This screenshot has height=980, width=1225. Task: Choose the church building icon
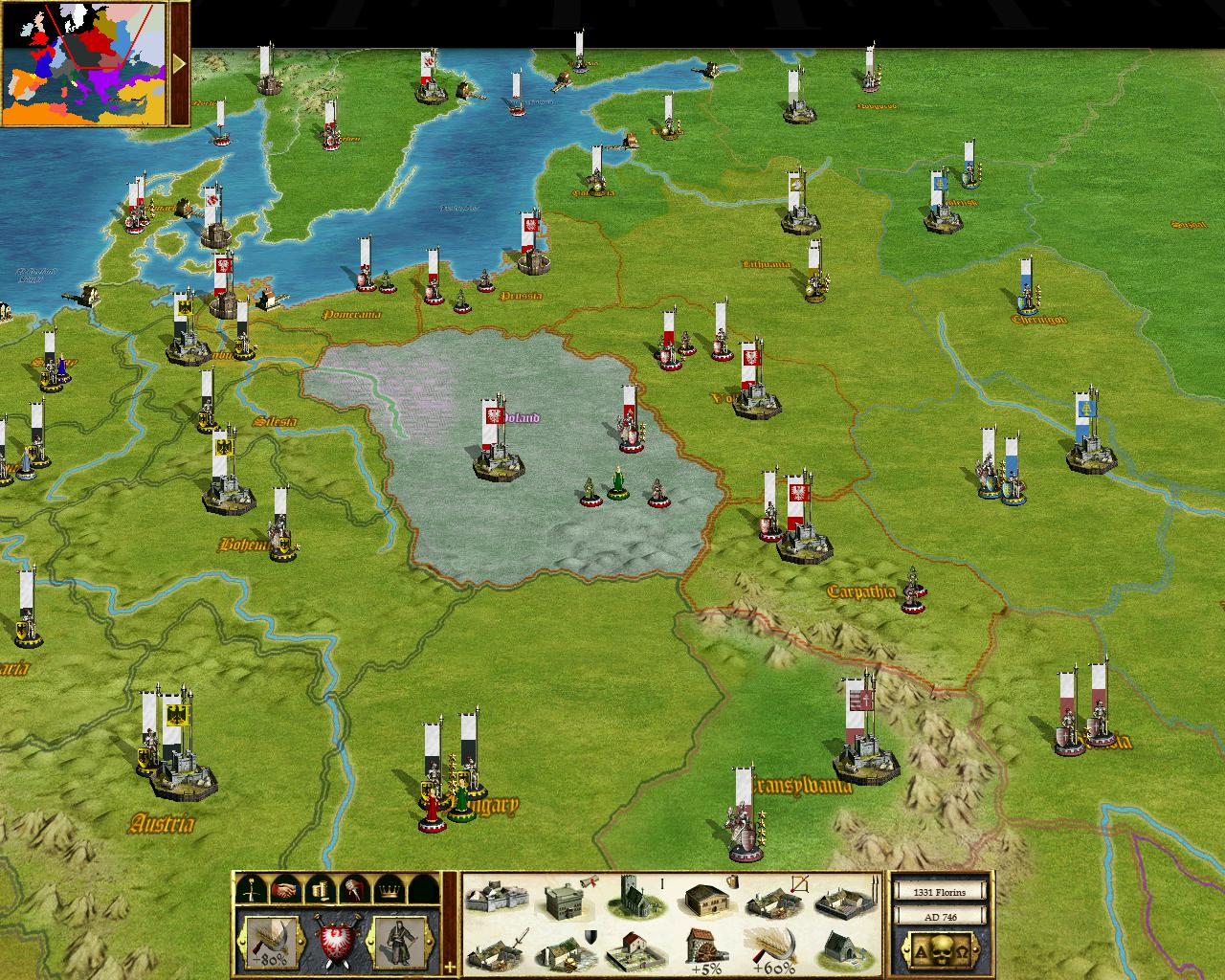coord(635,898)
